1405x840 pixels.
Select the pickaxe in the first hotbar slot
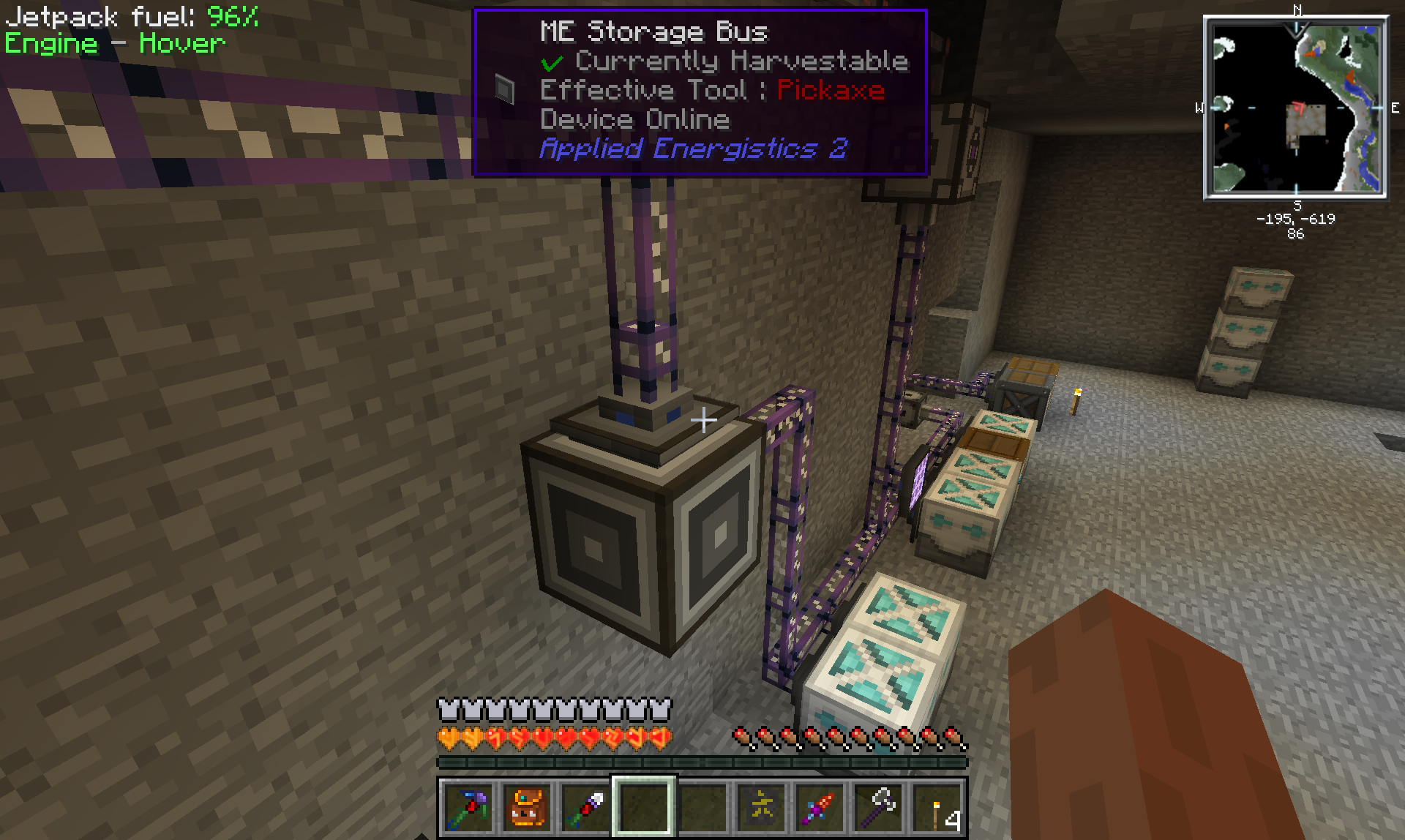click(x=468, y=808)
